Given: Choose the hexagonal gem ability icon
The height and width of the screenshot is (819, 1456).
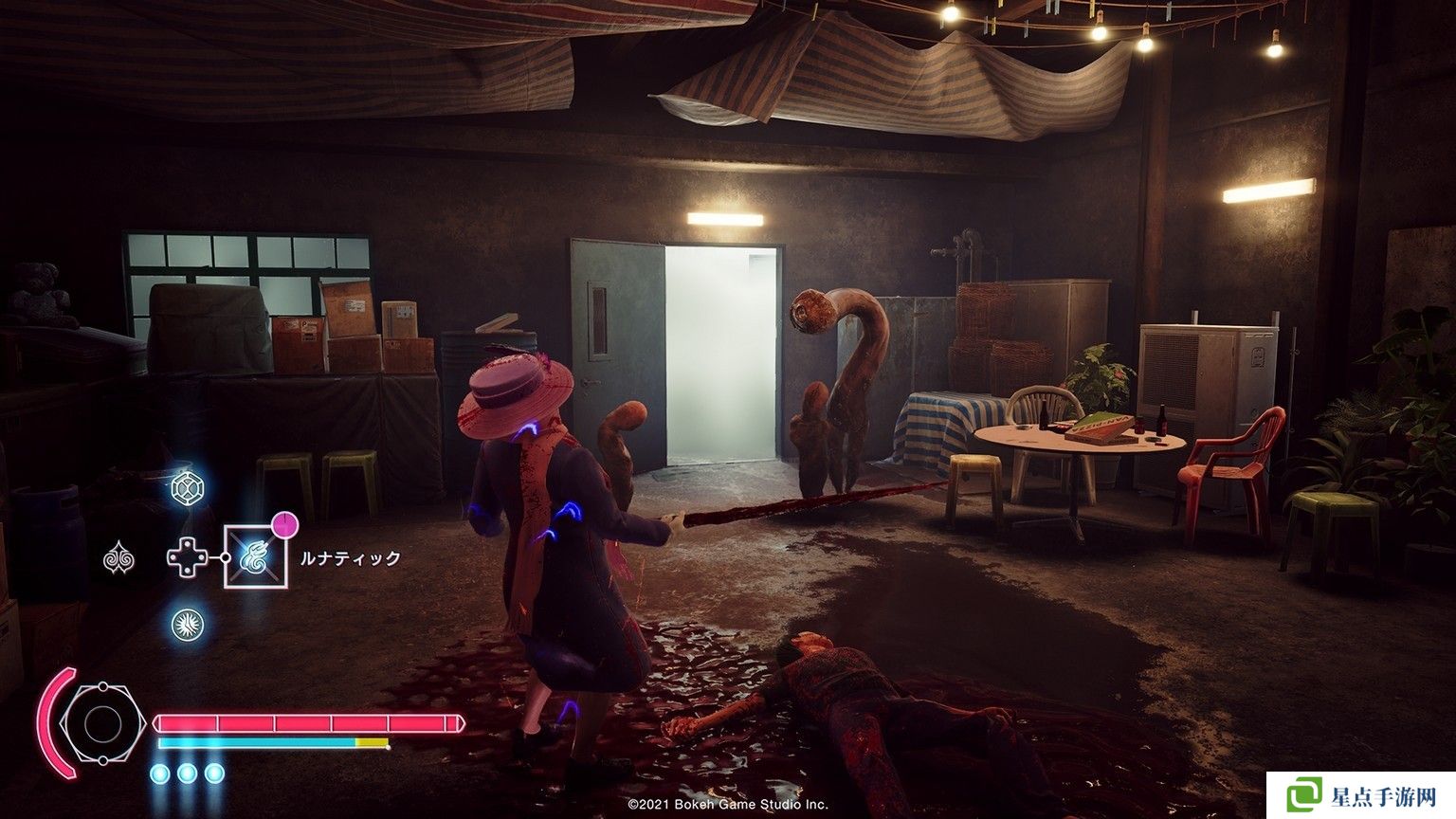Looking at the screenshot, I should coord(187,489).
